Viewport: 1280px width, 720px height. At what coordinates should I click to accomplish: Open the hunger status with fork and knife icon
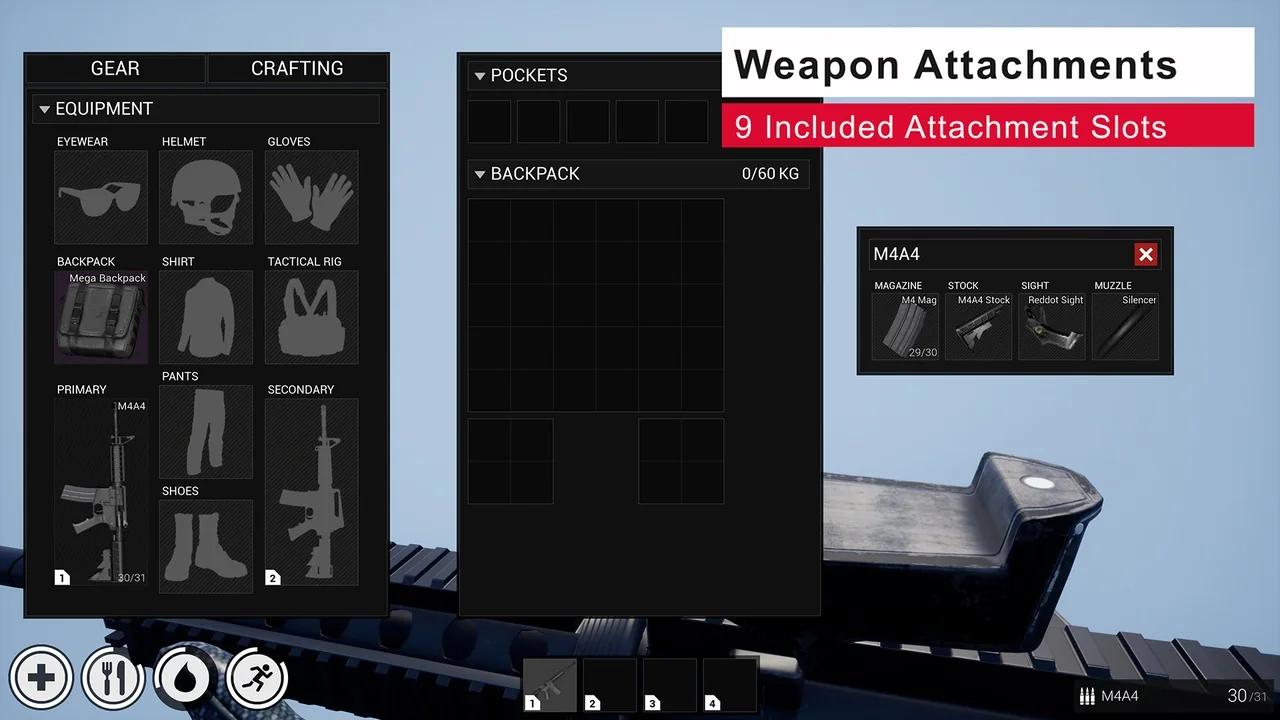coord(113,677)
